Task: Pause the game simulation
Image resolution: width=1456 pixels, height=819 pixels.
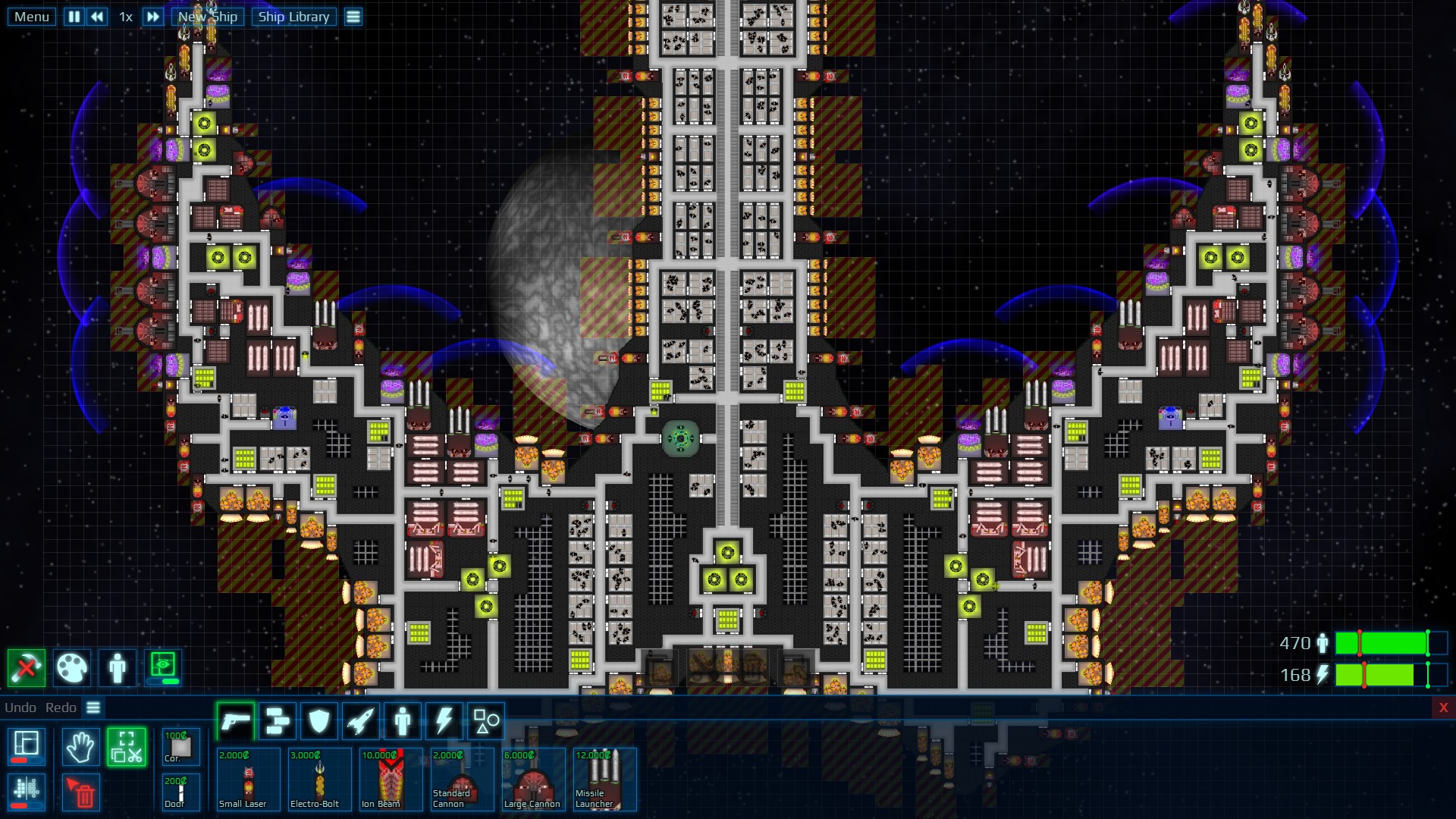Action: point(74,16)
